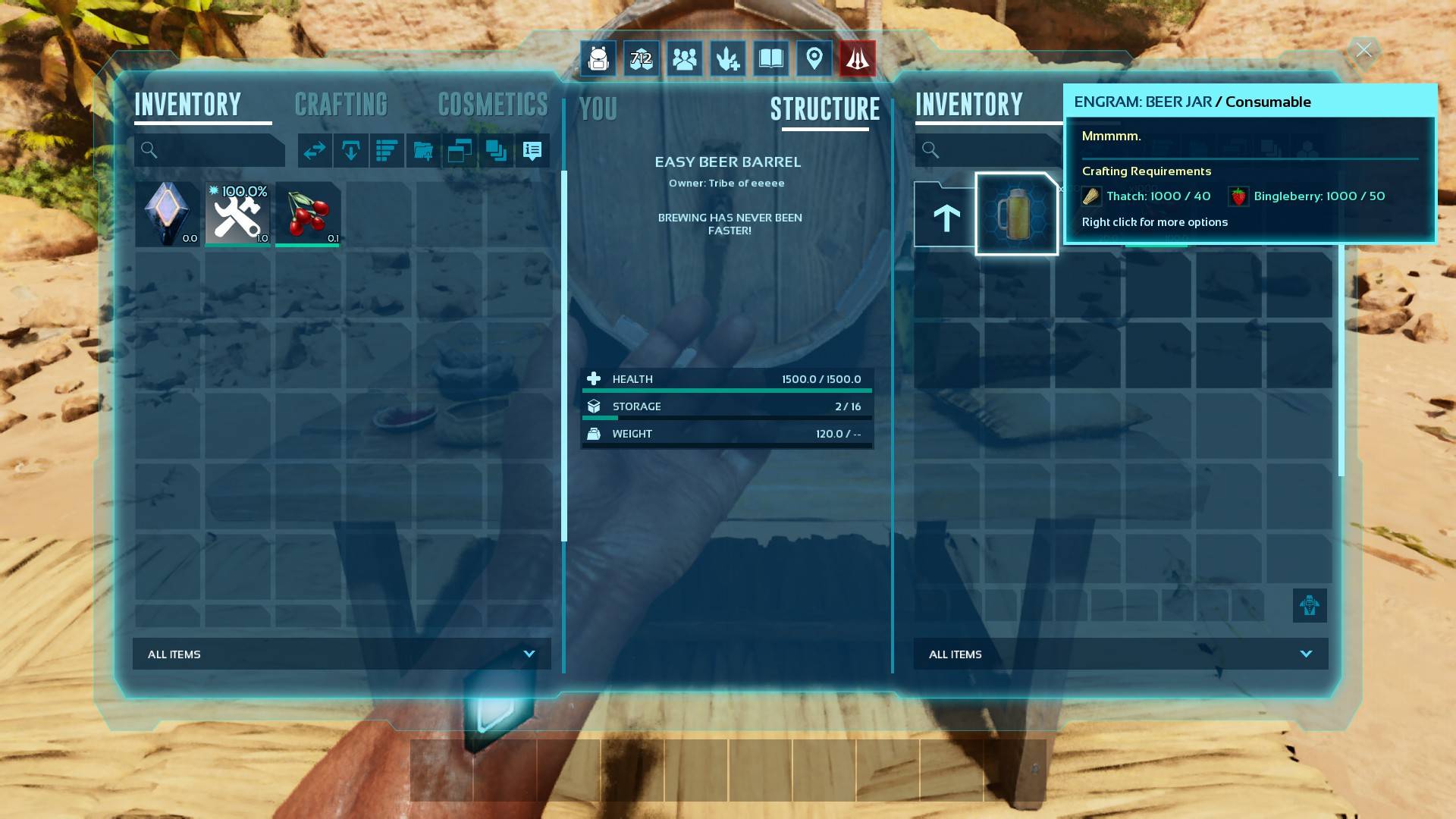Open the tribe members menu
The height and width of the screenshot is (819, 1456).
point(684,58)
